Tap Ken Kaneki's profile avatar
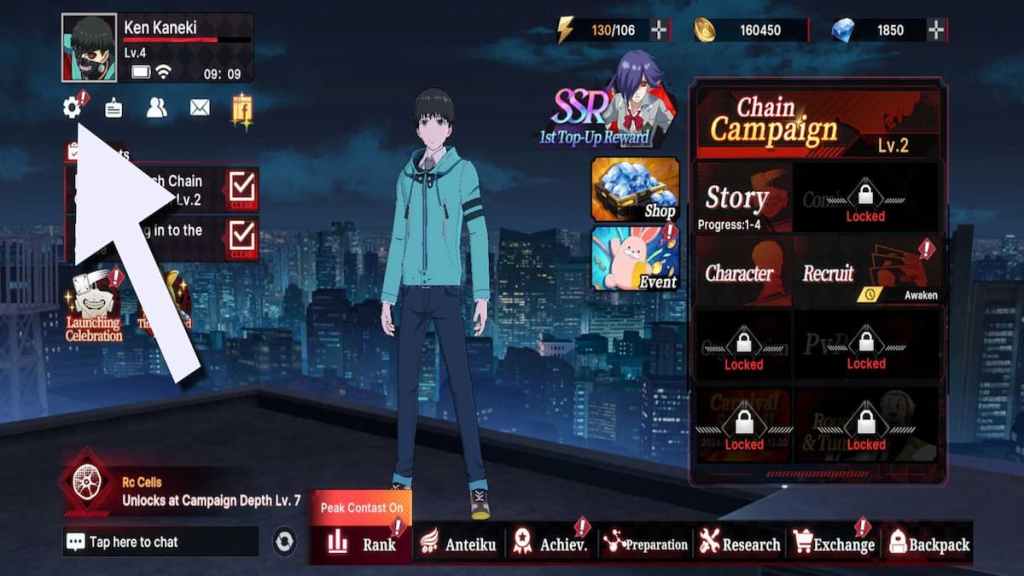This screenshot has width=1024, height=576. (x=89, y=47)
